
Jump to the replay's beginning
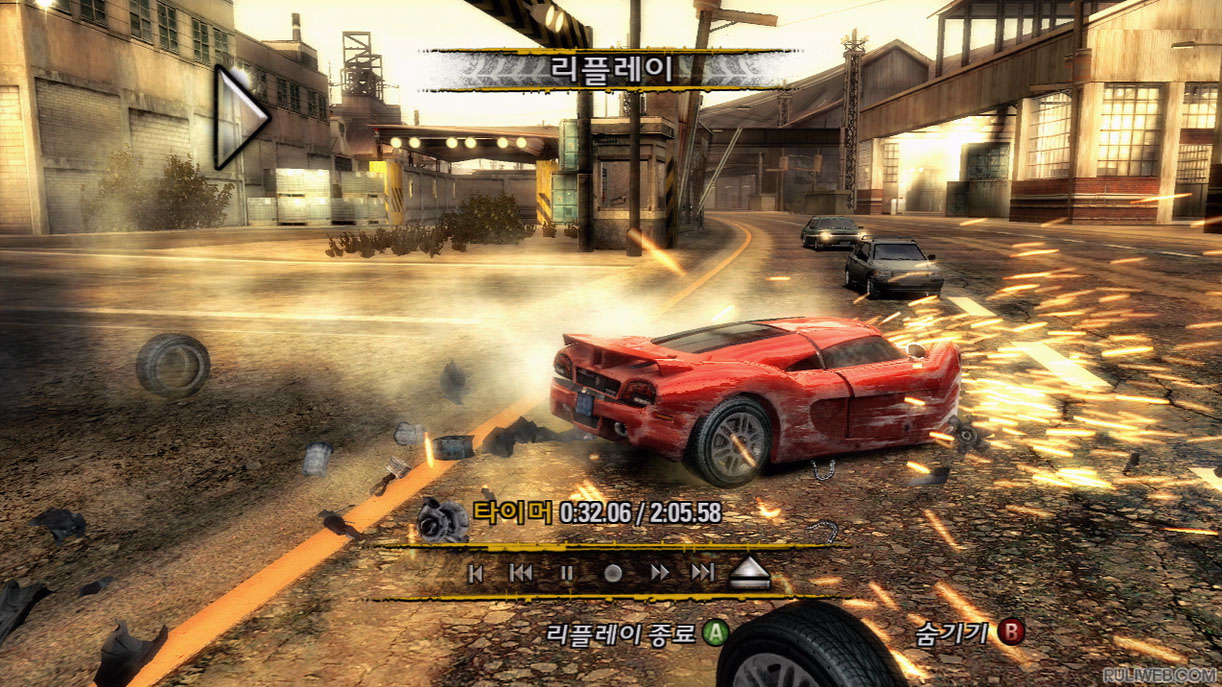point(477,573)
